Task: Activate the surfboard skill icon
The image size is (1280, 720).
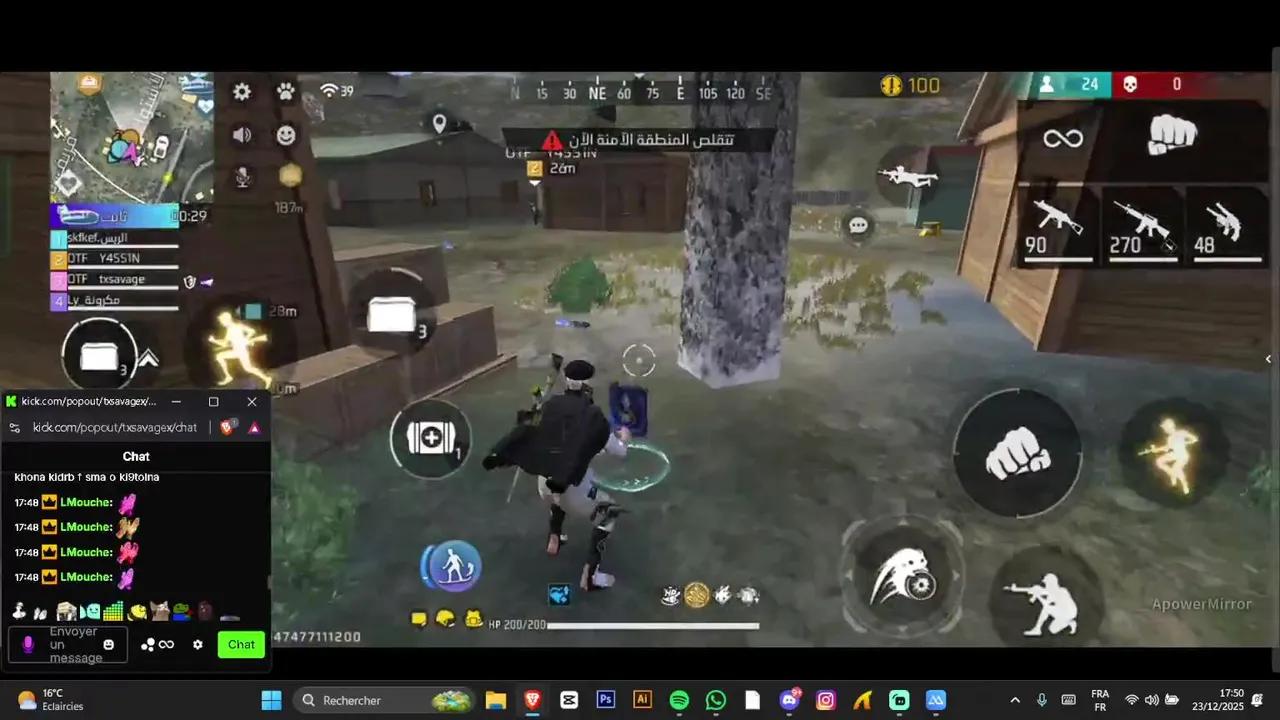Action: click(452, 566)
